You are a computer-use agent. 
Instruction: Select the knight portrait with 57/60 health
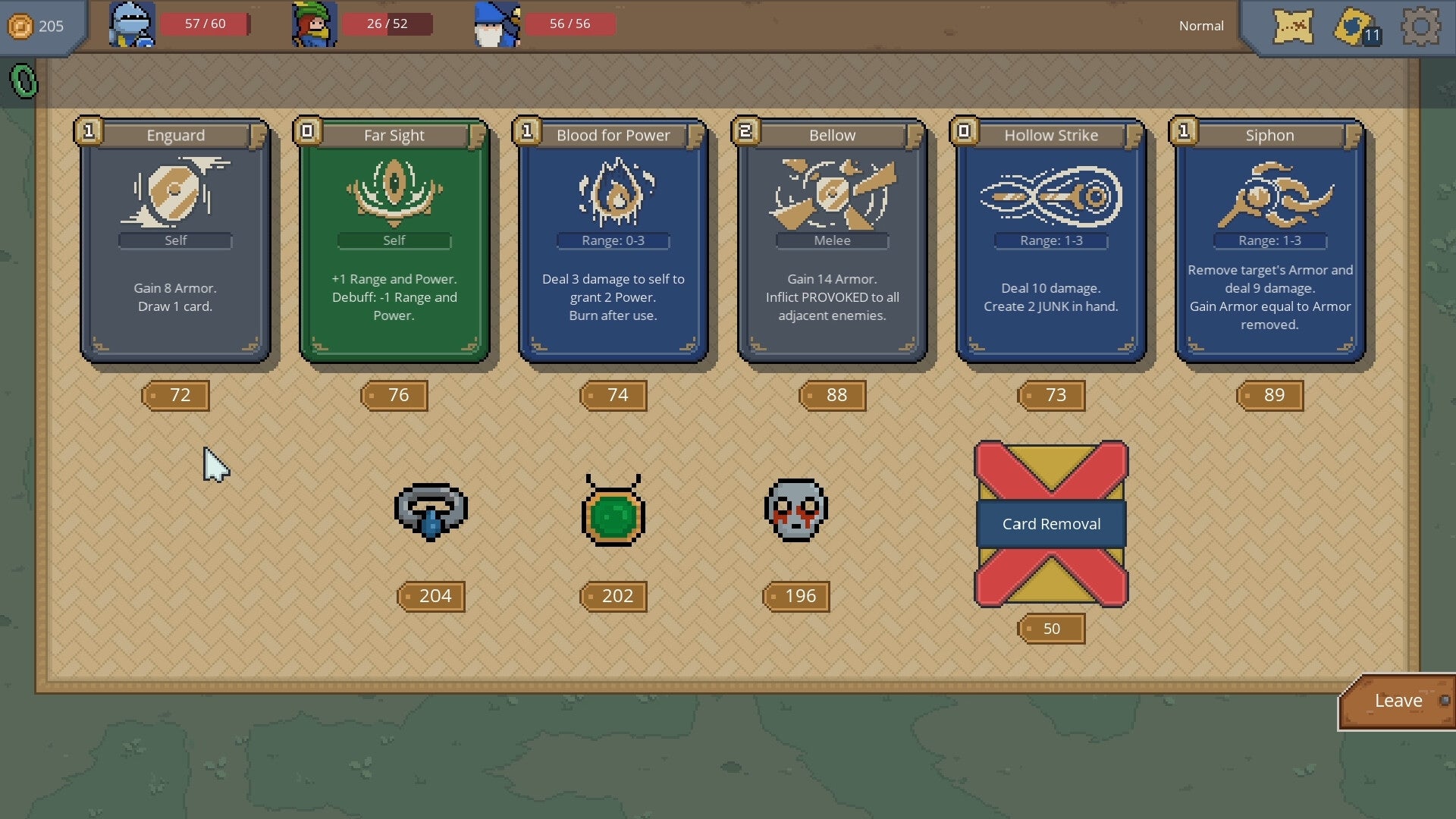point(132,24)
